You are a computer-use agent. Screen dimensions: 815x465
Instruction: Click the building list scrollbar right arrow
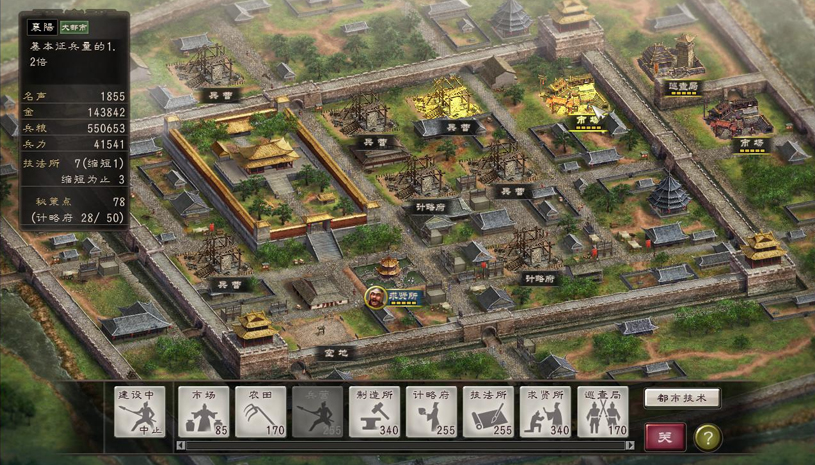tap(630, 445)
